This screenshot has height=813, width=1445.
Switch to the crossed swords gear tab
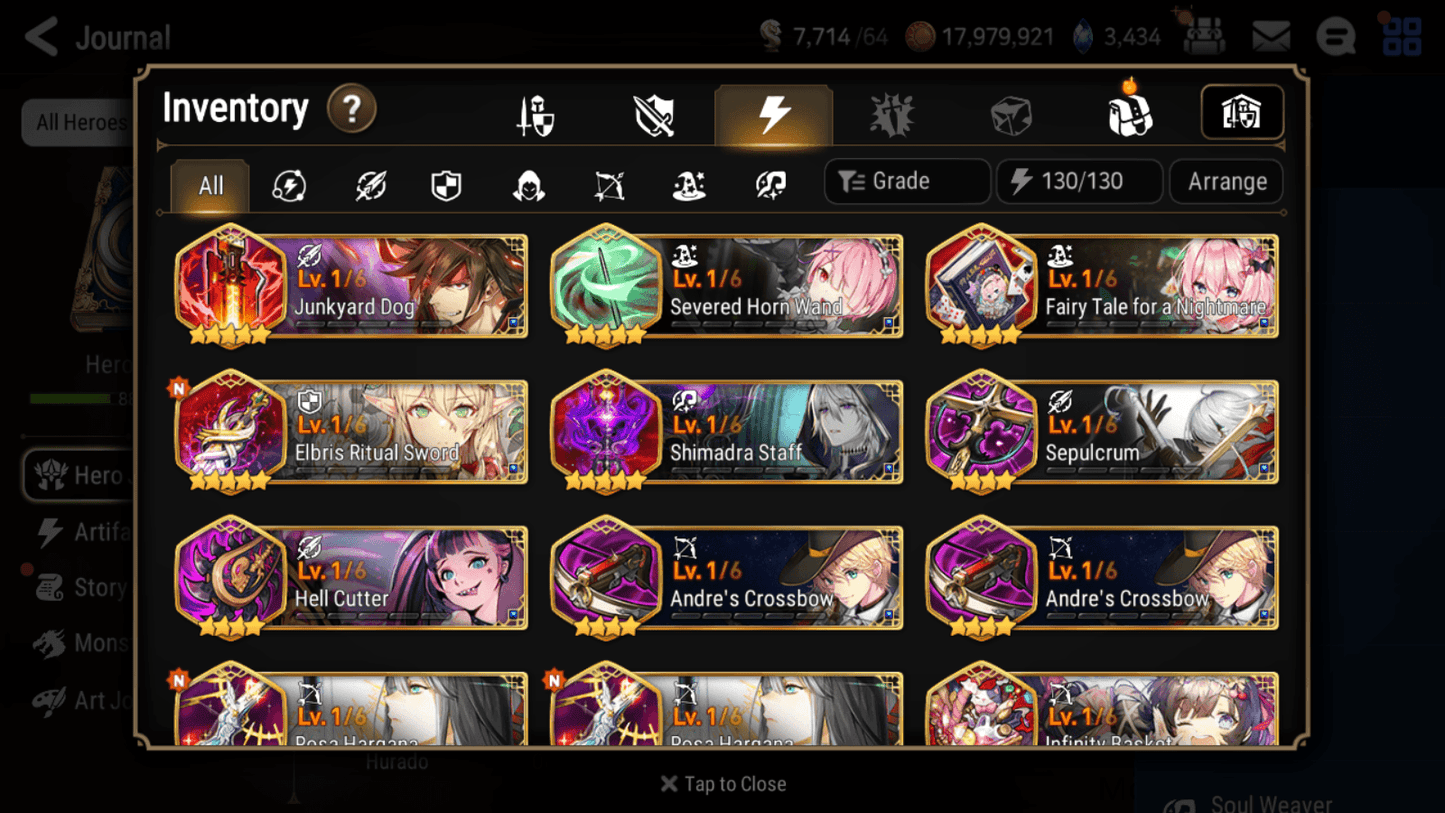653,112
